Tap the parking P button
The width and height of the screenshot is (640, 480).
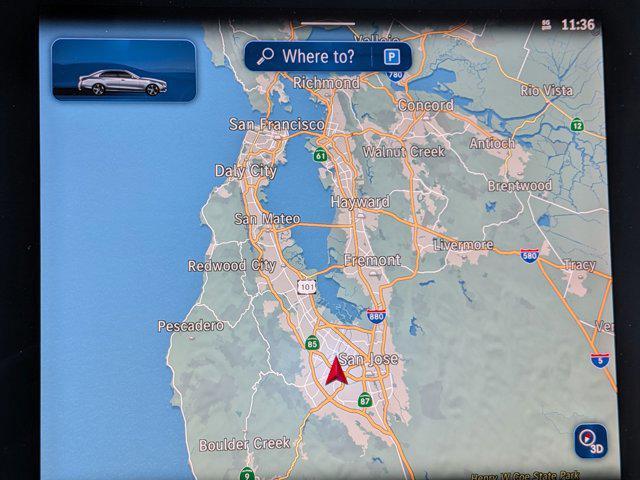coord(391,57)
